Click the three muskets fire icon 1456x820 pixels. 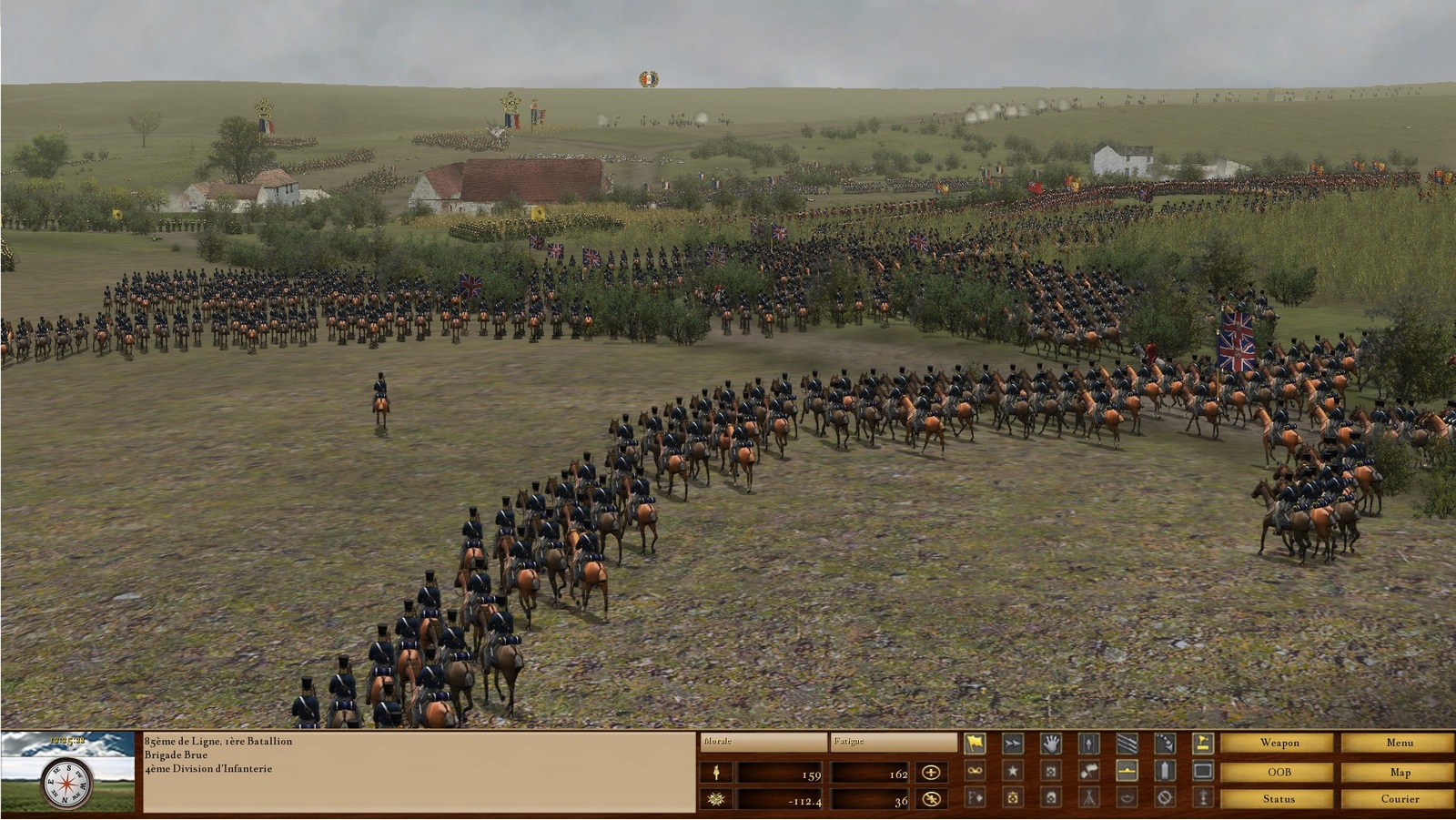click(x=1127, y=744)
